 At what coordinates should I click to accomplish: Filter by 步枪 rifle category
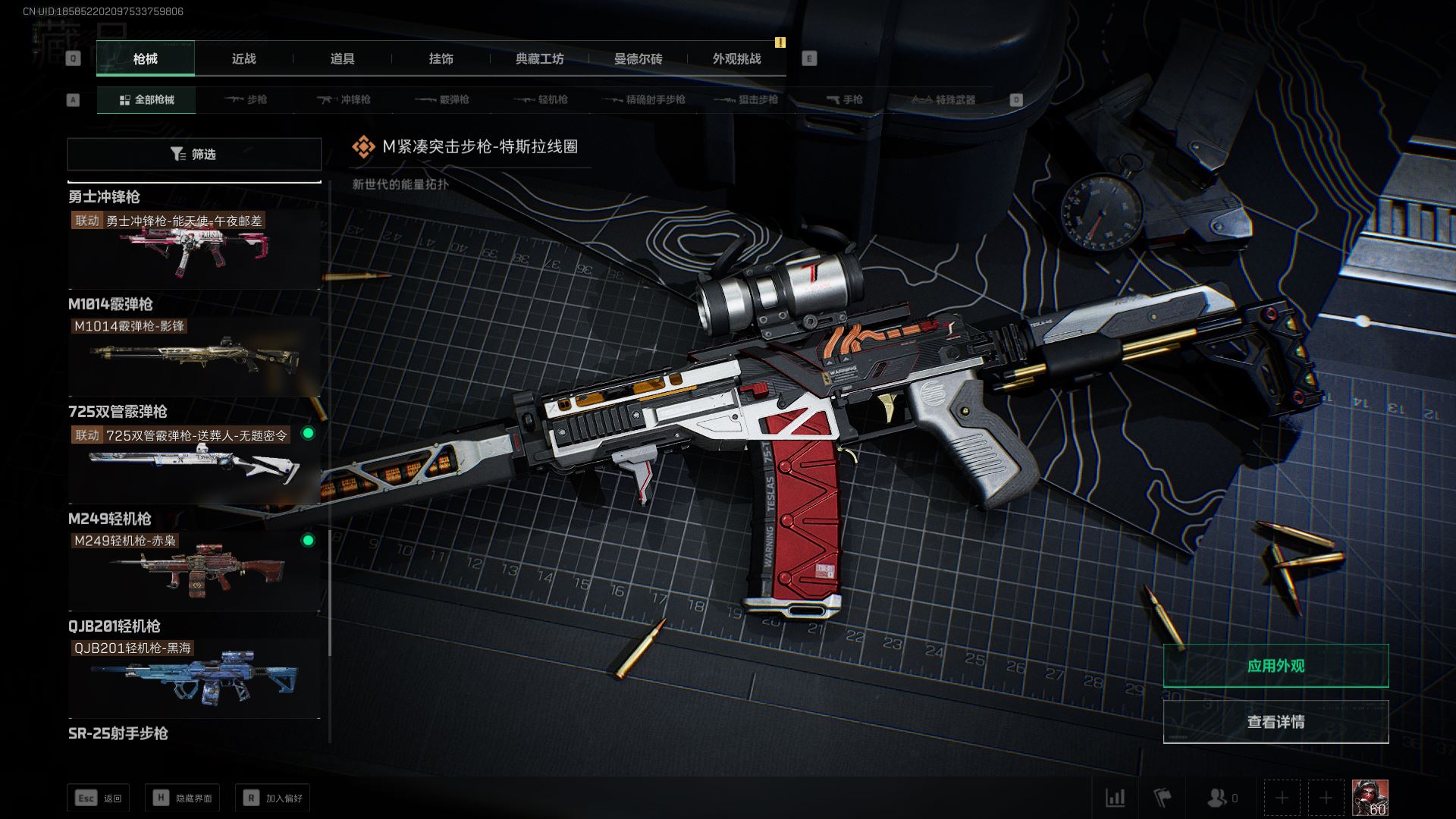point(246,100)
